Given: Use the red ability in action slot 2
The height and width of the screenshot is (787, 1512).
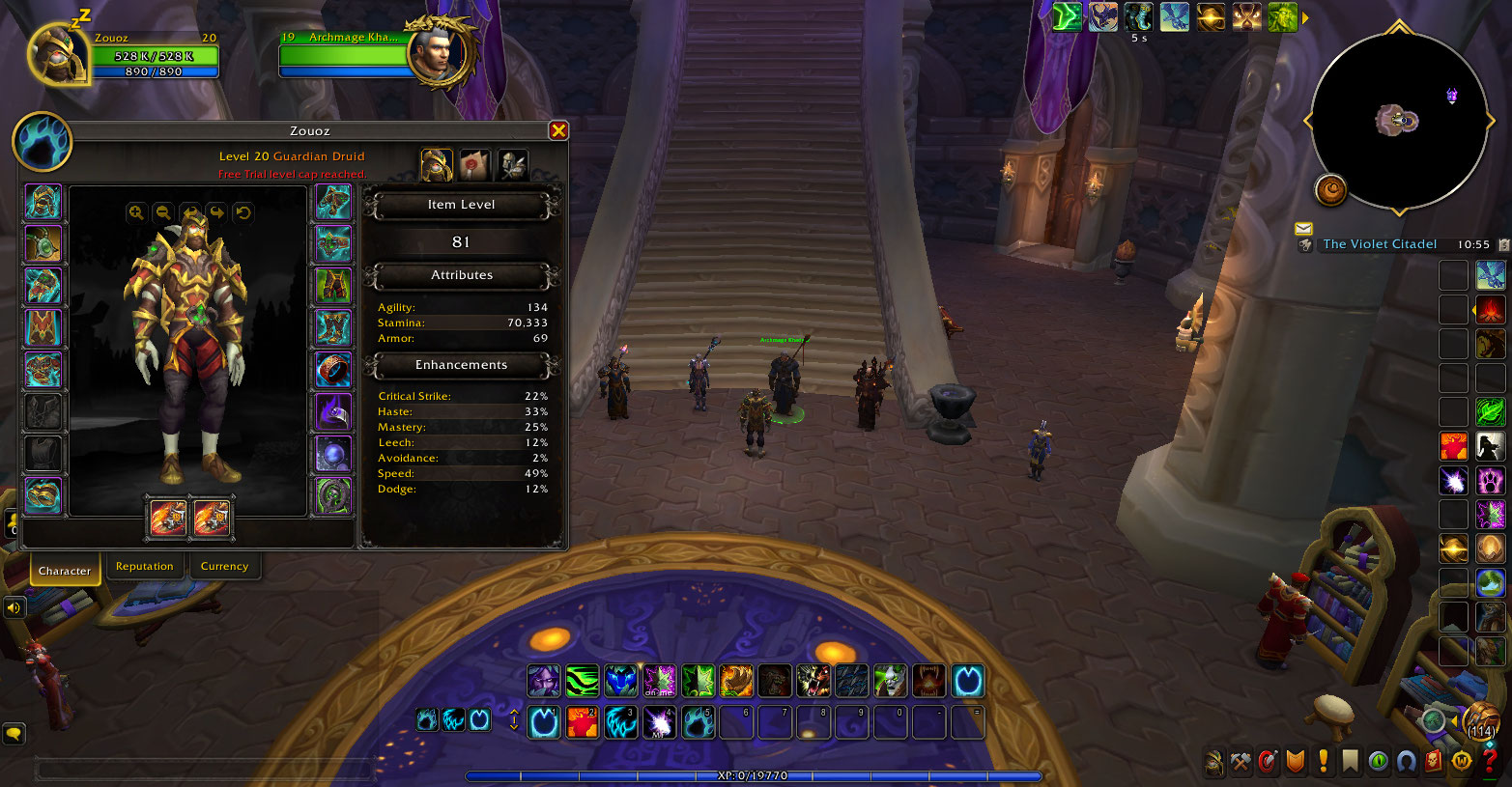Looking at the screenshot, I should tap(583, 722).
